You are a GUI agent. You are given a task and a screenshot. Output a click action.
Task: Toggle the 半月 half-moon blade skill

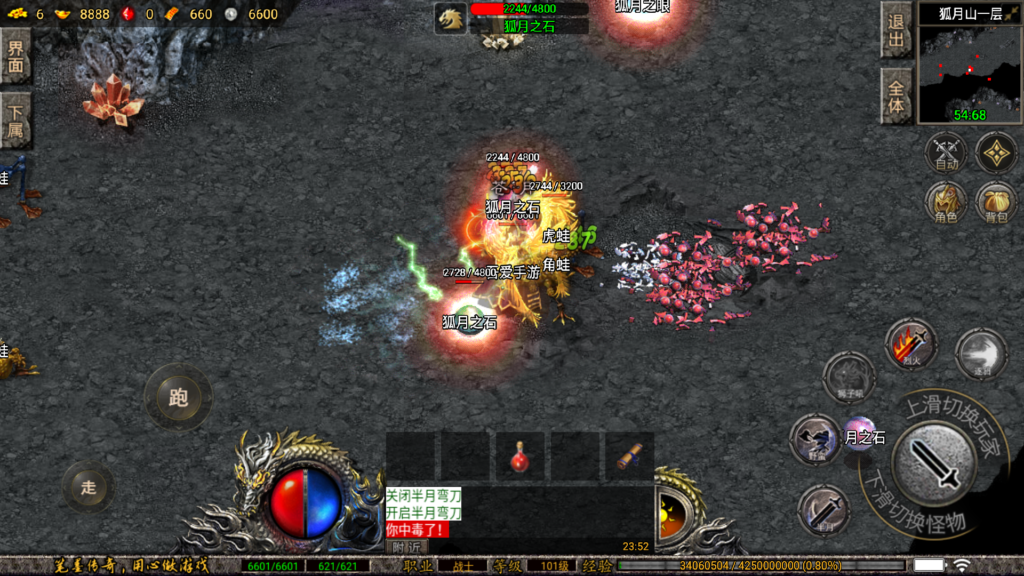pos(824,510)
